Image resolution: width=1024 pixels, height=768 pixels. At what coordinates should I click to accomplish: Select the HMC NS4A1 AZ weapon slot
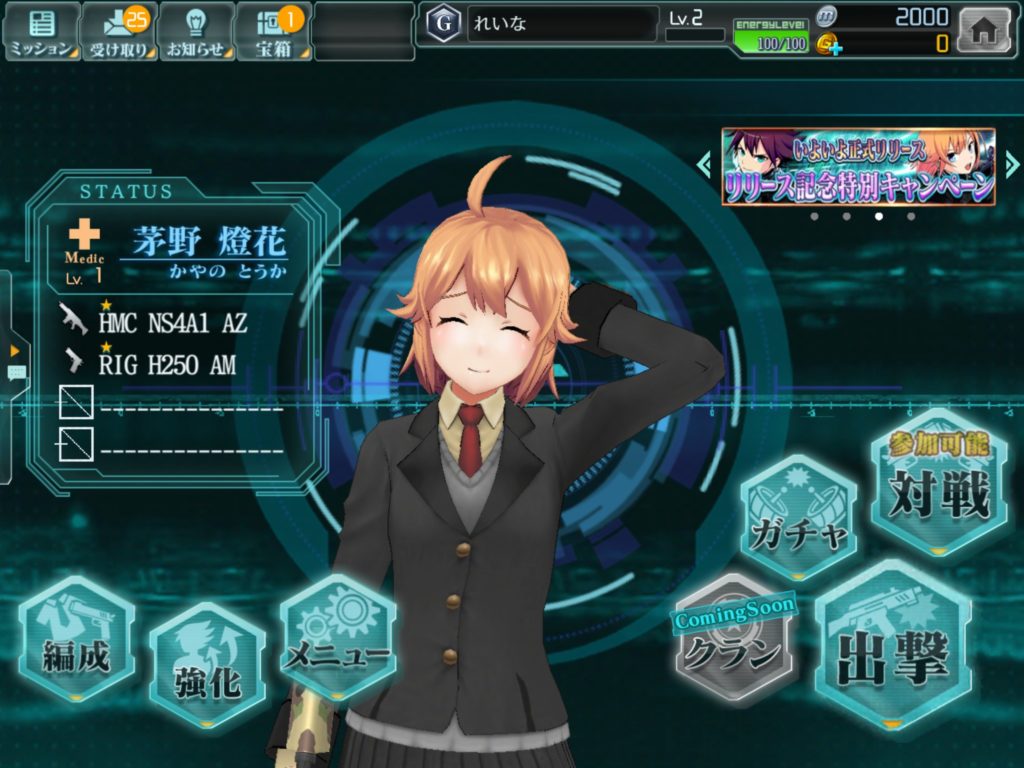click(x=170, y=321)
